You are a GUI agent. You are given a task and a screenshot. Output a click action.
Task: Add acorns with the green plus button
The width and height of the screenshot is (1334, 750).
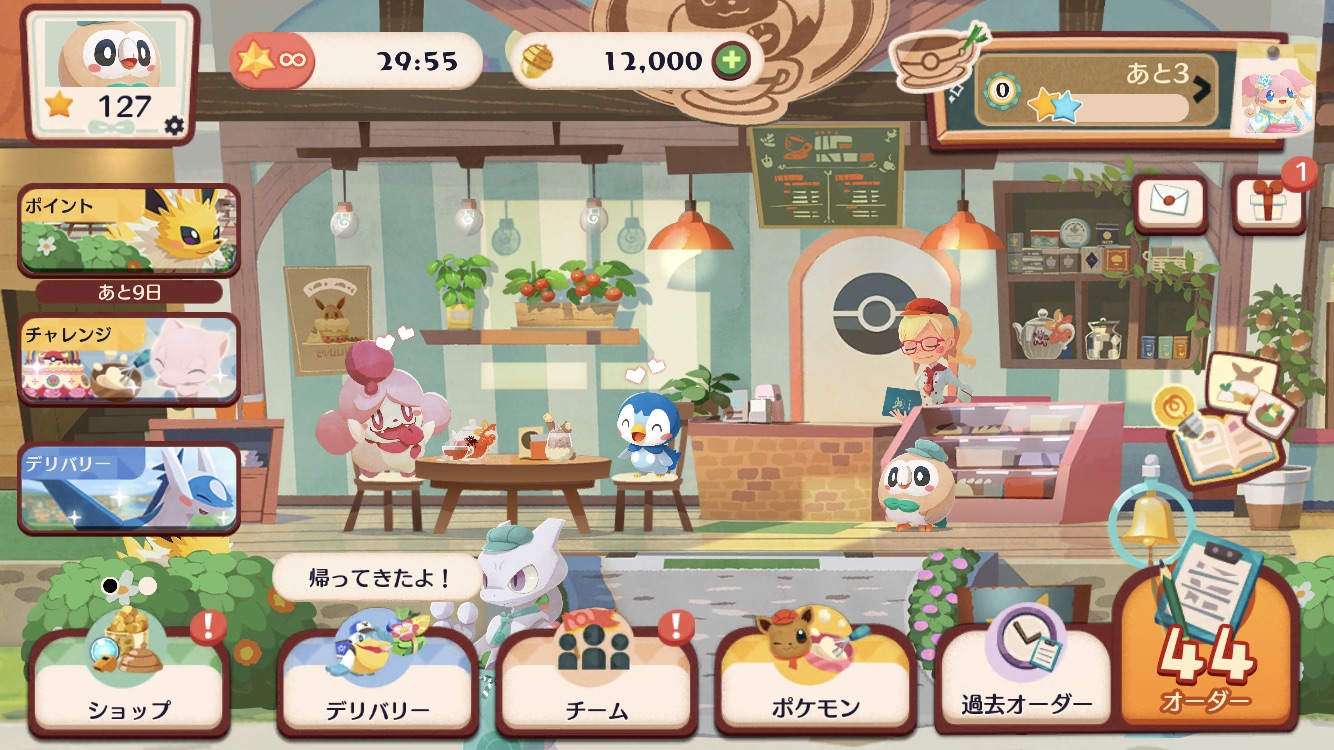pos(732,61)
